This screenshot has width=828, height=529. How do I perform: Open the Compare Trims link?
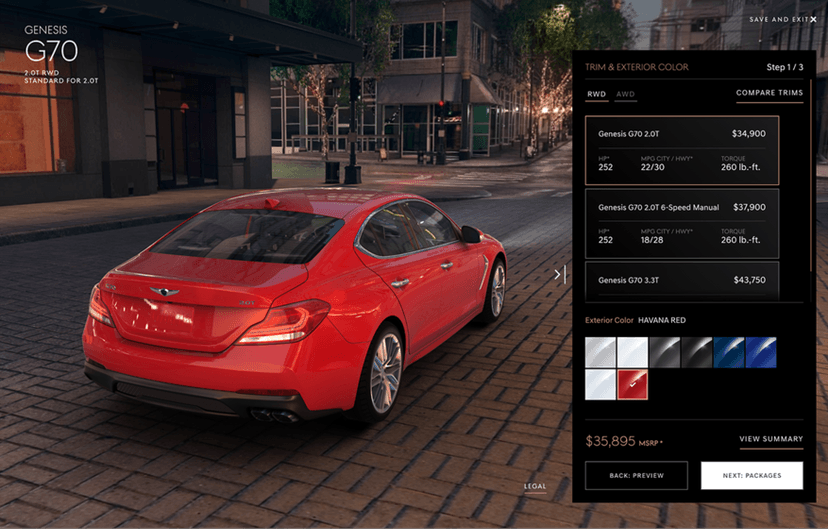(x=769, y=93)
